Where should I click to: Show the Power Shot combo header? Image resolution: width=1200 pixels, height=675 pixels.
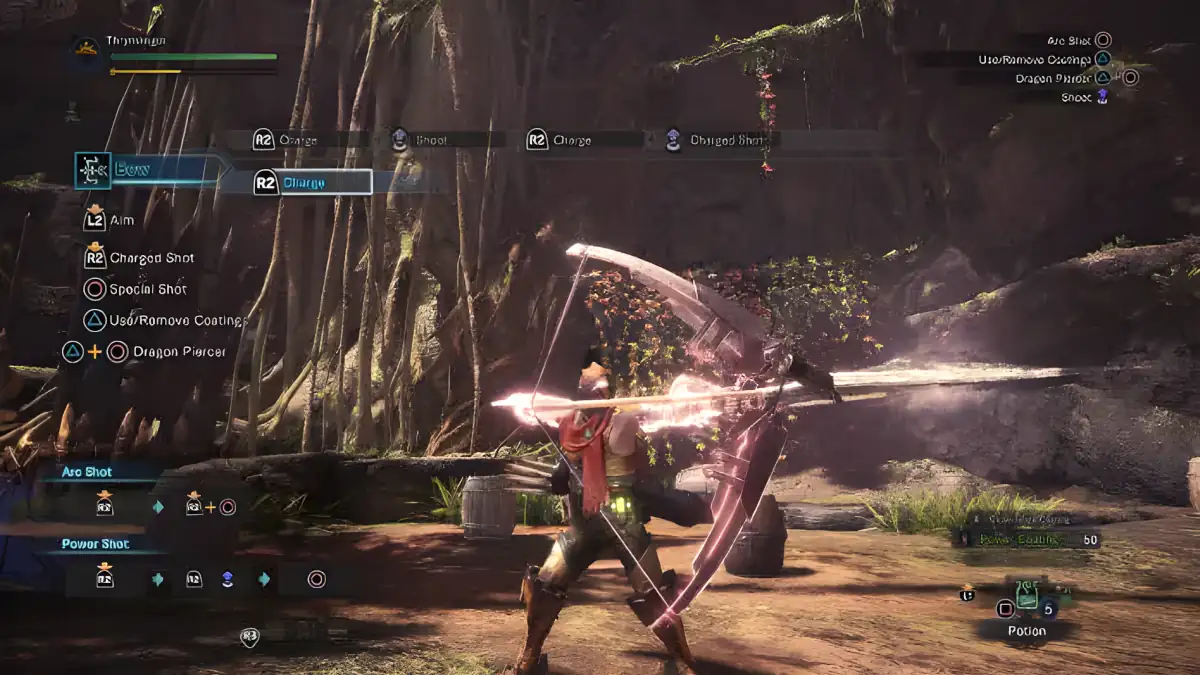(95, 545)
